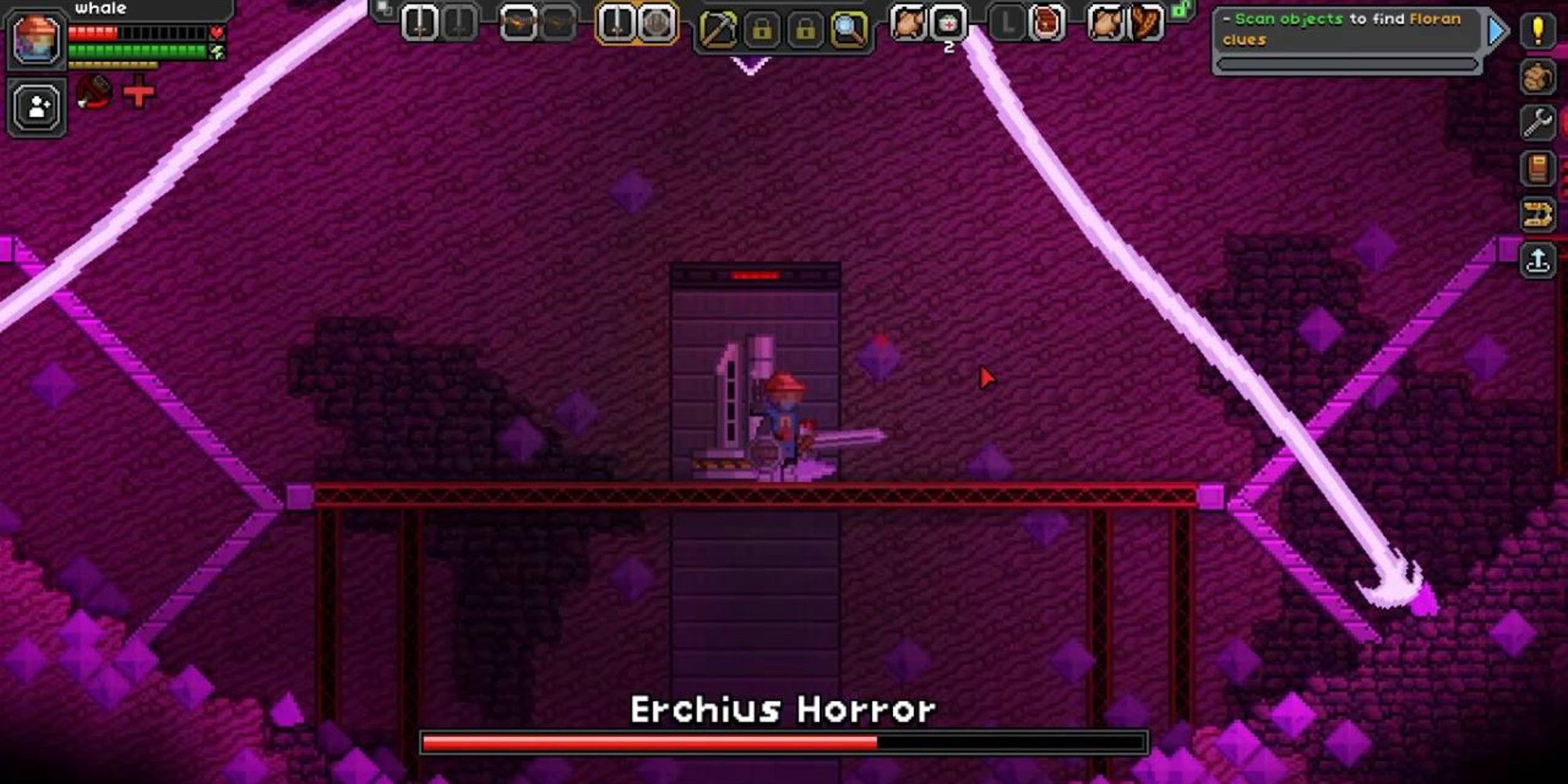Toggle the first hotbar lock icon
This screenshot has height=784, width=1568.
[x=764, y=27]
